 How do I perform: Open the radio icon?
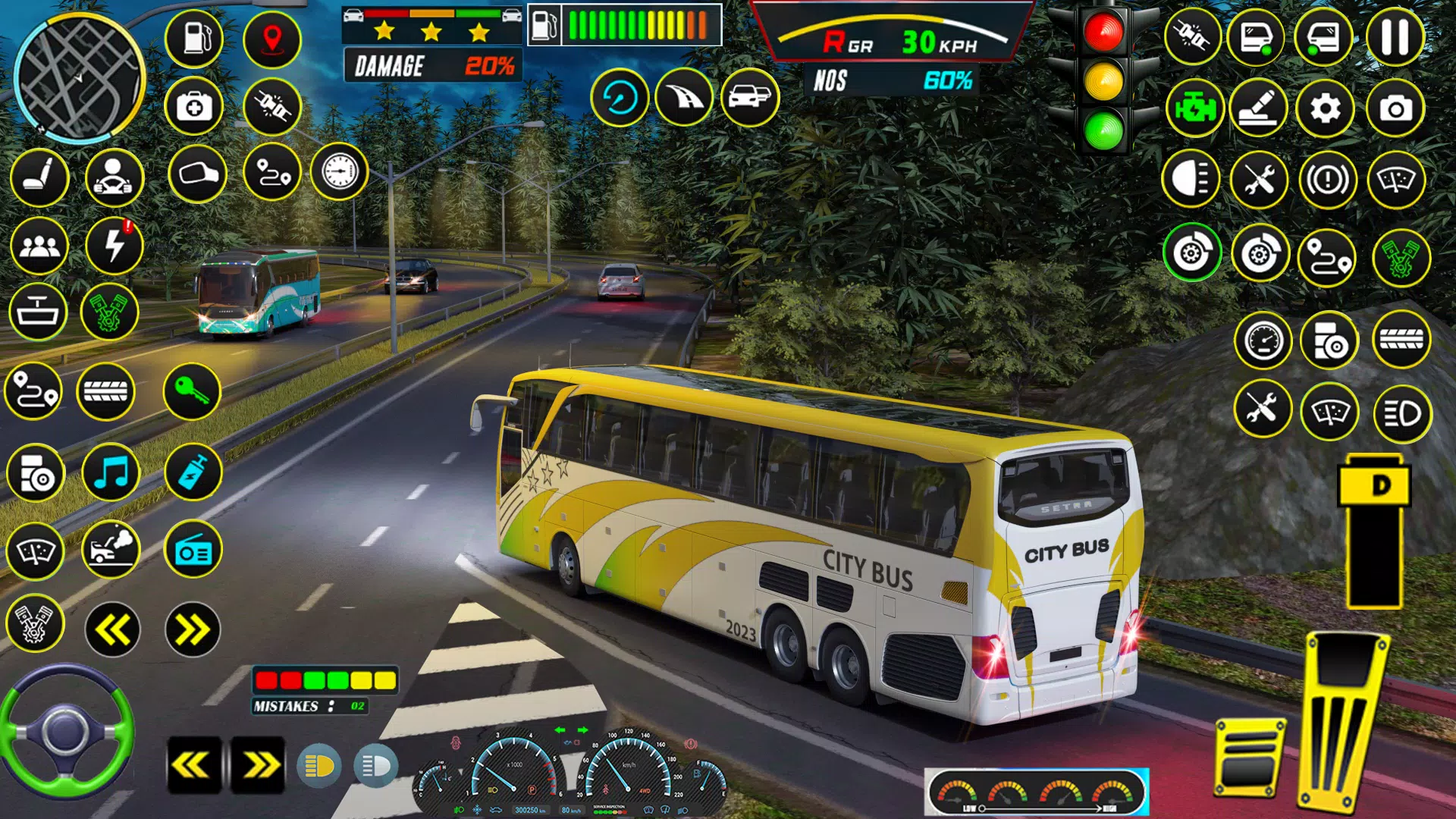tap(193, 551)
